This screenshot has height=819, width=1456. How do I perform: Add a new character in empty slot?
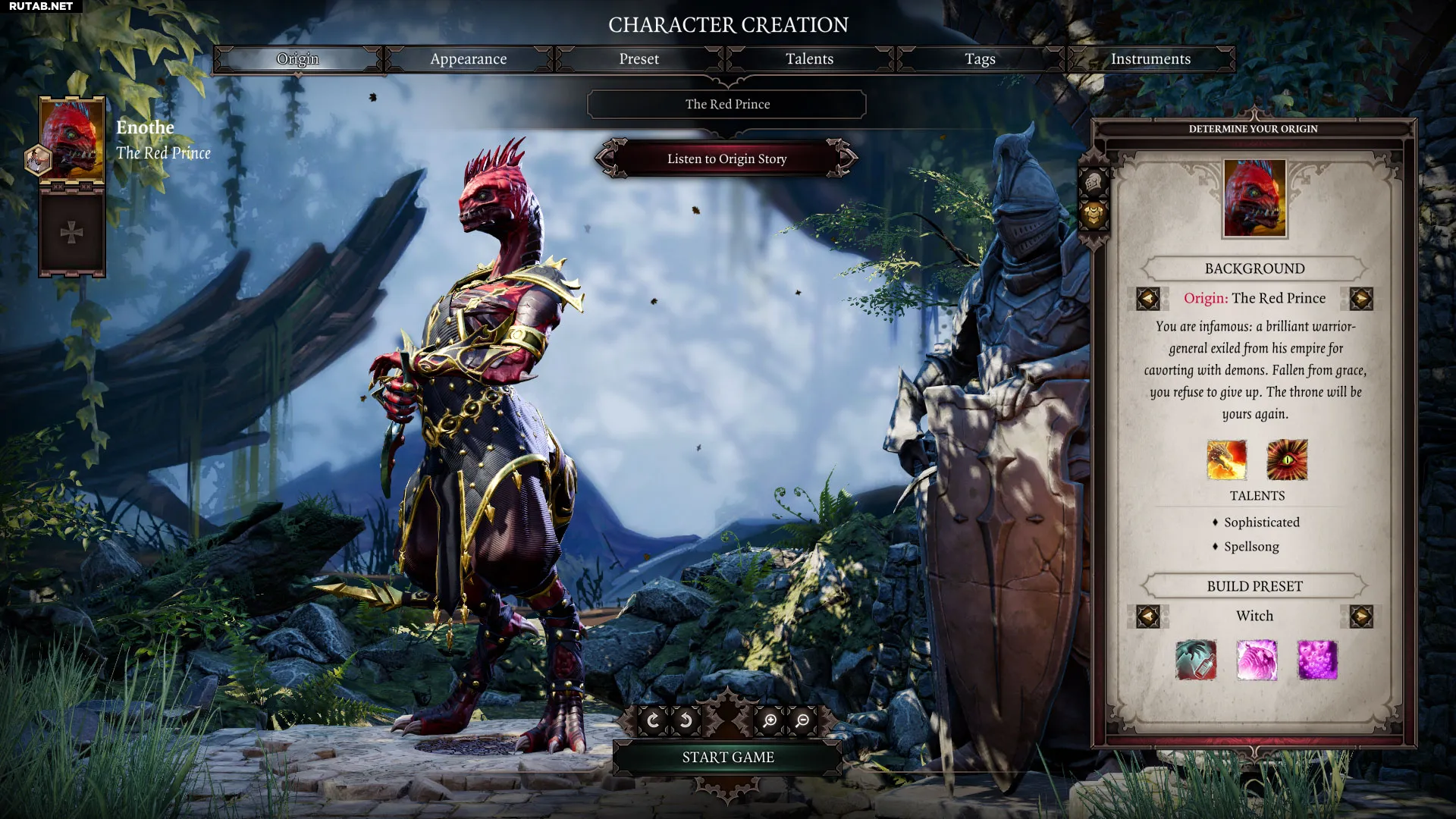pos(71,233)
